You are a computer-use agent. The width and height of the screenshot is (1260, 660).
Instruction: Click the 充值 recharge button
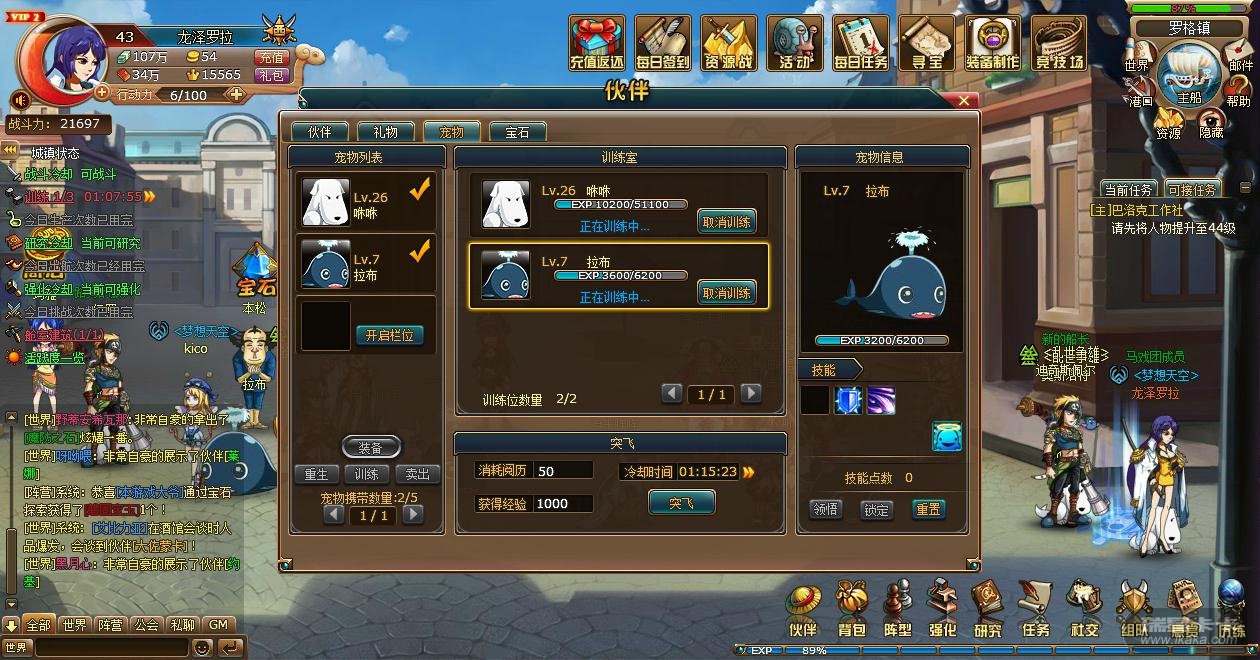pos(271,58)
